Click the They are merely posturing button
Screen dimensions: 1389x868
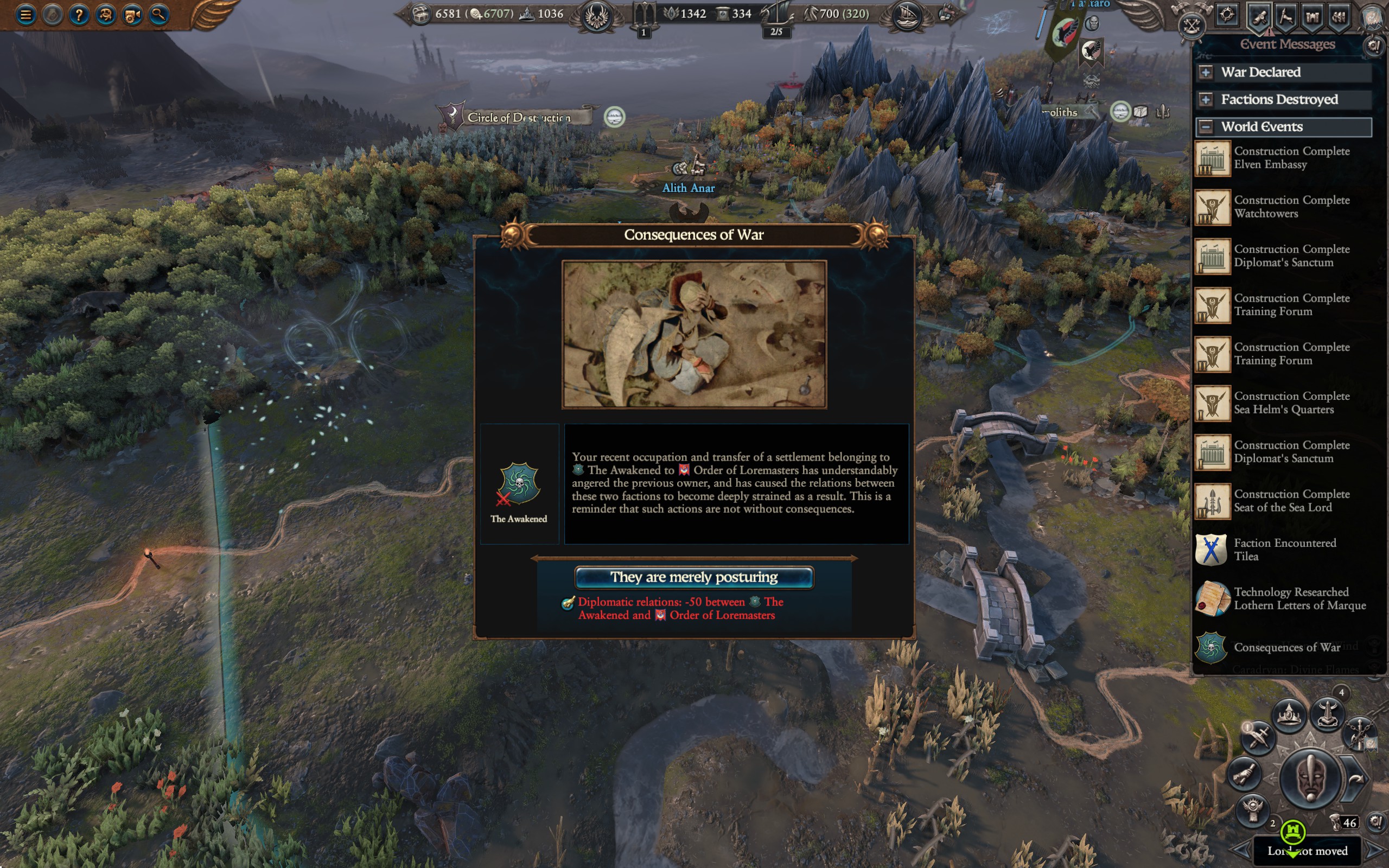click(x=694, y=577)
